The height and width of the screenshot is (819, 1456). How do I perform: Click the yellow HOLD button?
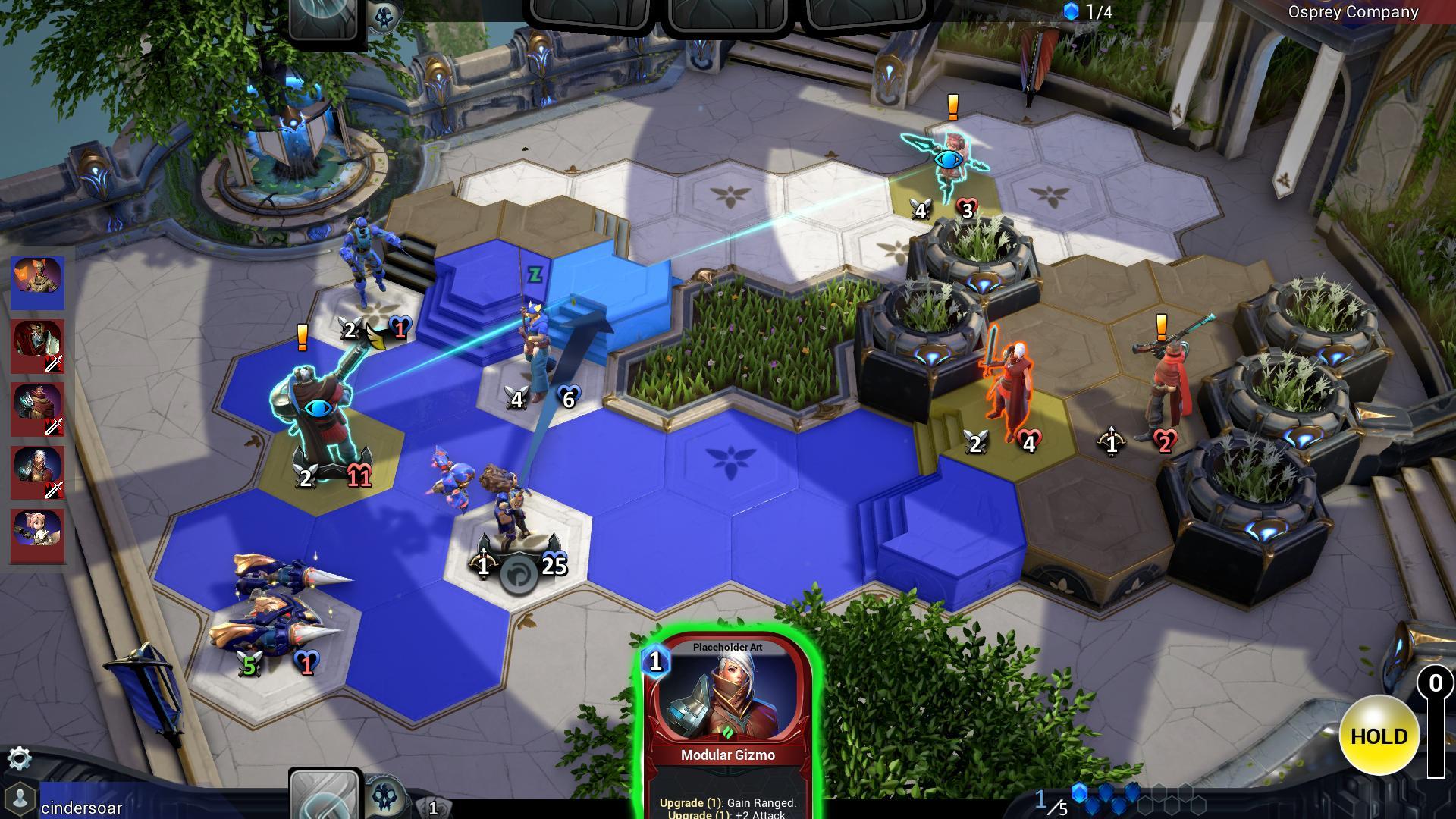[x=1379, y=736]
